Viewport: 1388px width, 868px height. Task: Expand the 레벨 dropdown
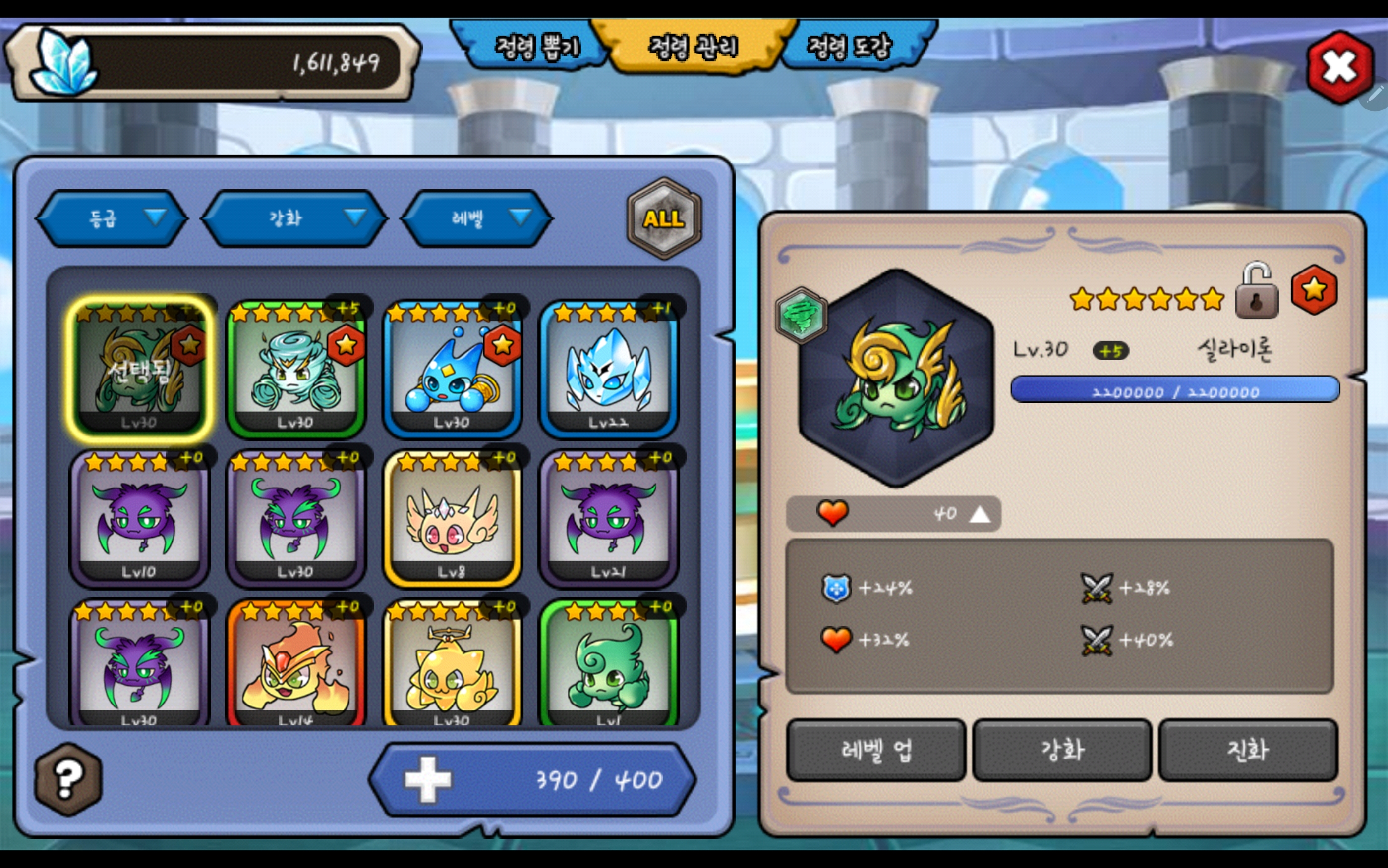pos(477,218)
